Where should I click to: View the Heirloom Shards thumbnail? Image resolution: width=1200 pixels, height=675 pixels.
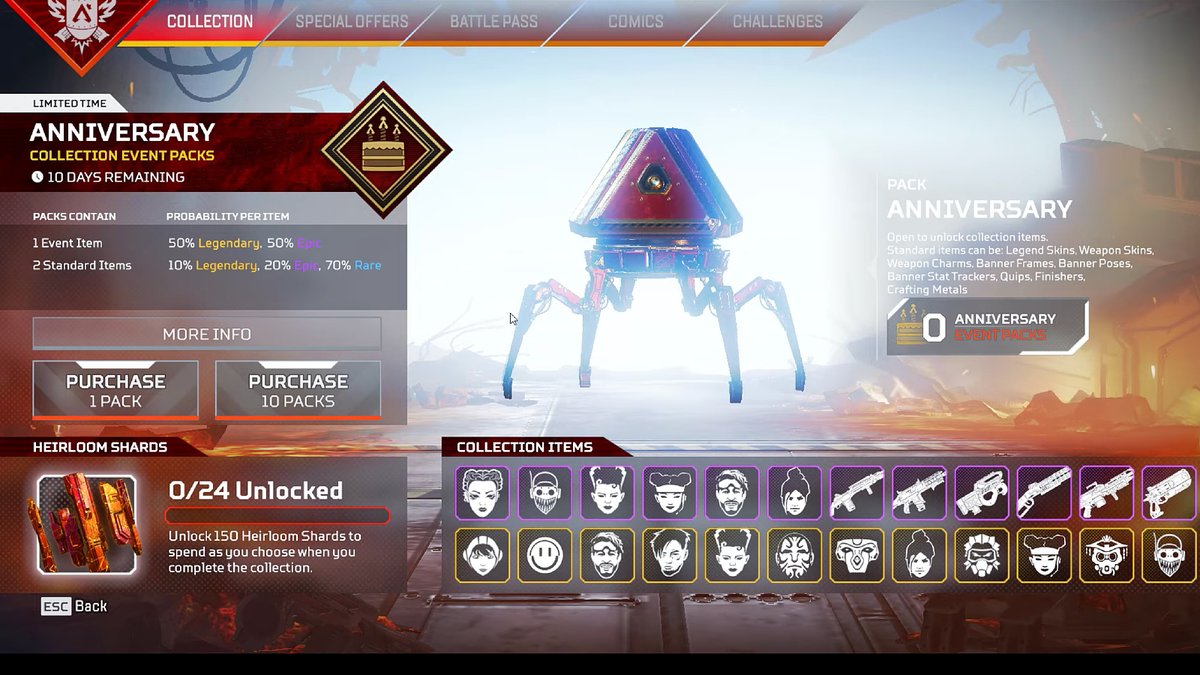click(x=87, y=524)
